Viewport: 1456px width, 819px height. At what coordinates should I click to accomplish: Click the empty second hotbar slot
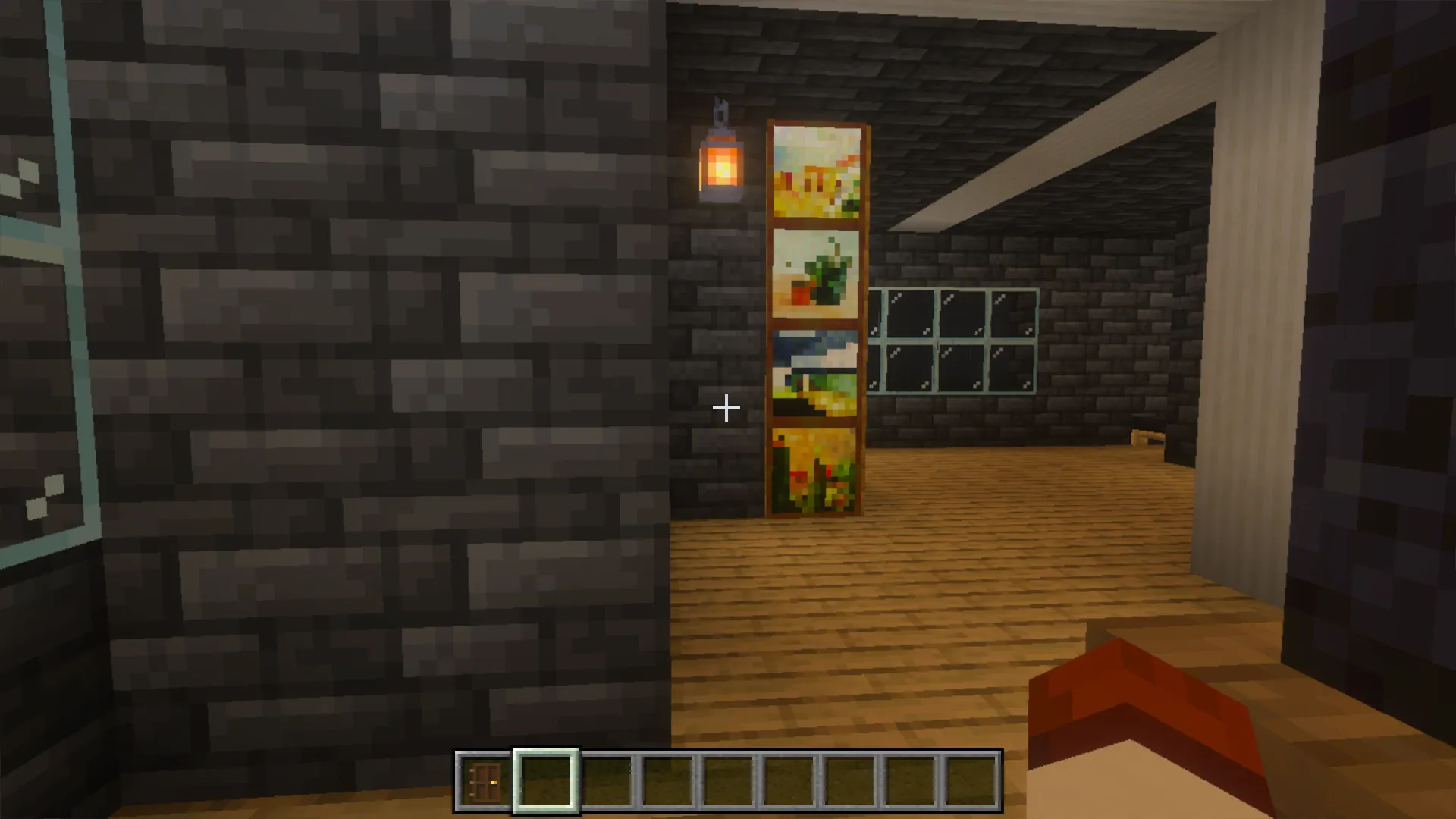[544, 780]
